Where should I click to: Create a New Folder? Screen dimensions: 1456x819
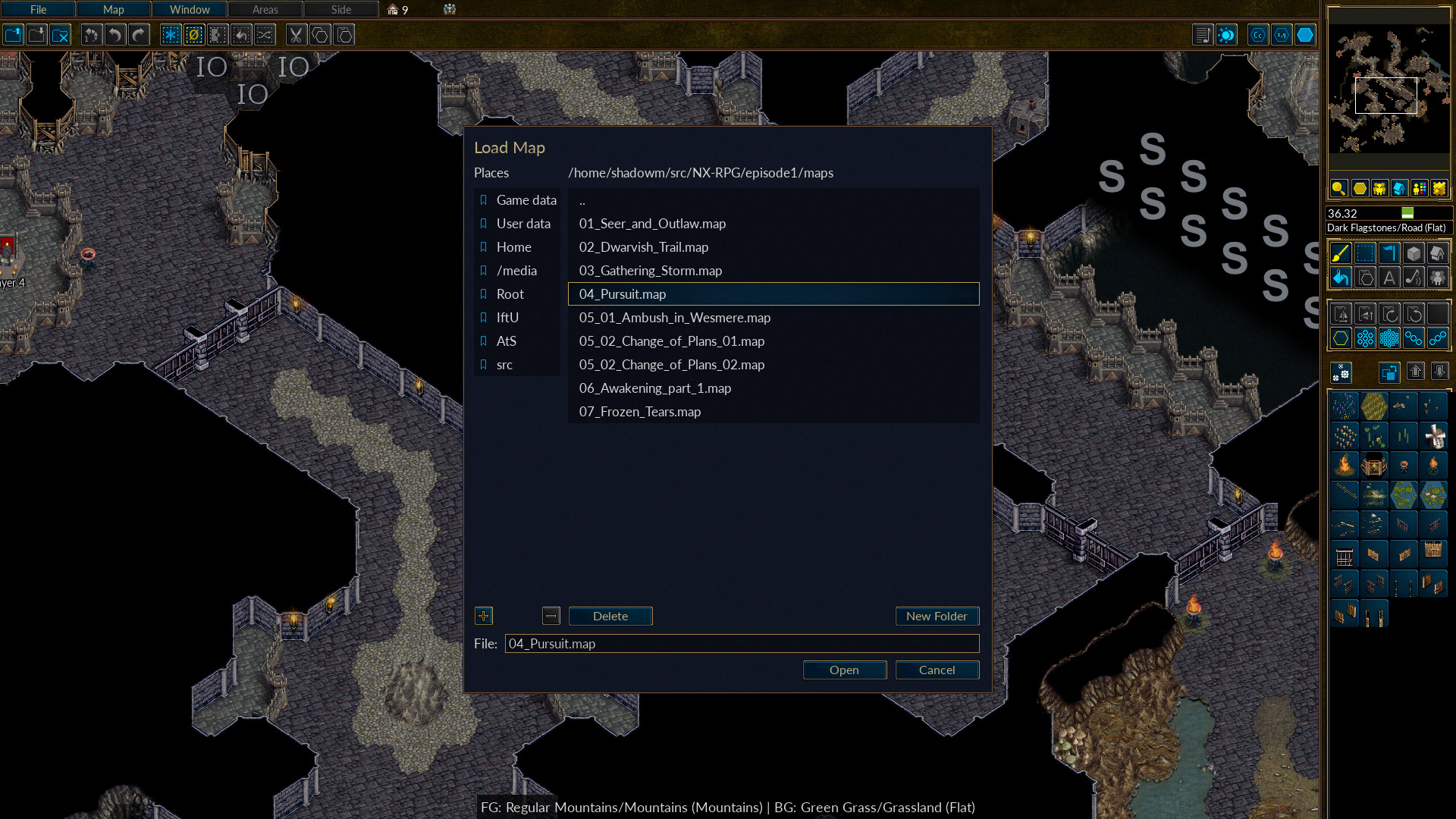tap(937, 616)
